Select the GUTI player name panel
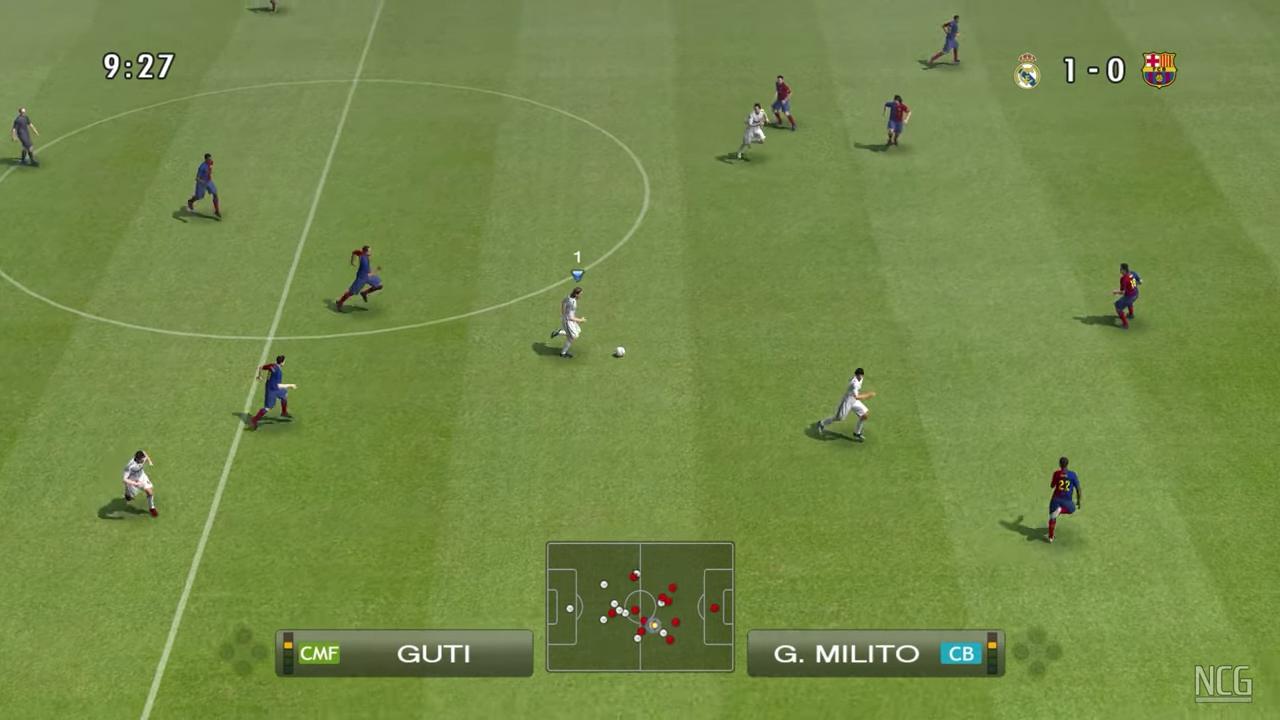 tap(405, 653)
